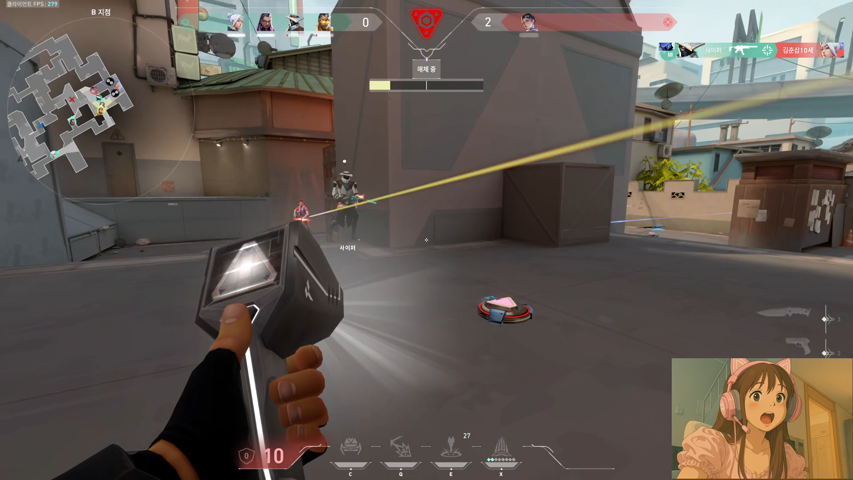Click the red spike icon between scores
This screenshot has height=480, width=853.
tap(426, 21)
